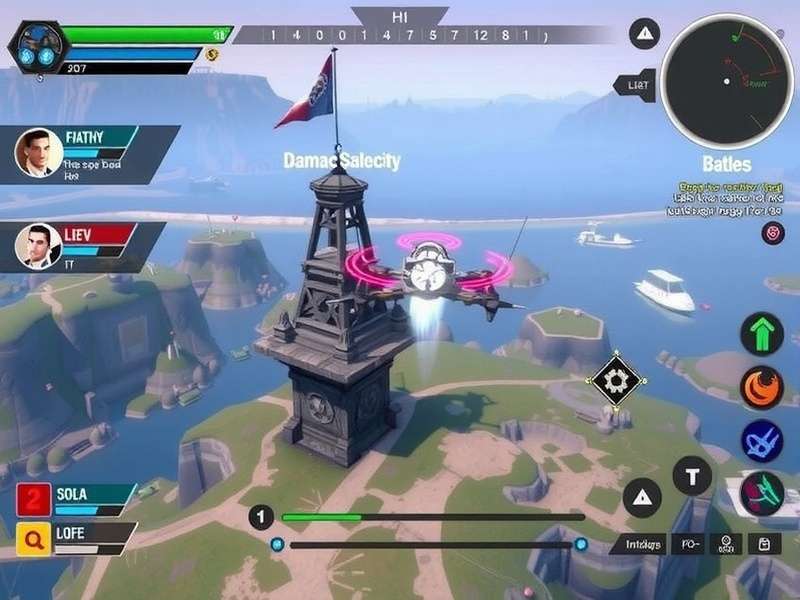Activate the orange crescent flame ability
Viewport: 800px width, 600px height.
[761, 388]
